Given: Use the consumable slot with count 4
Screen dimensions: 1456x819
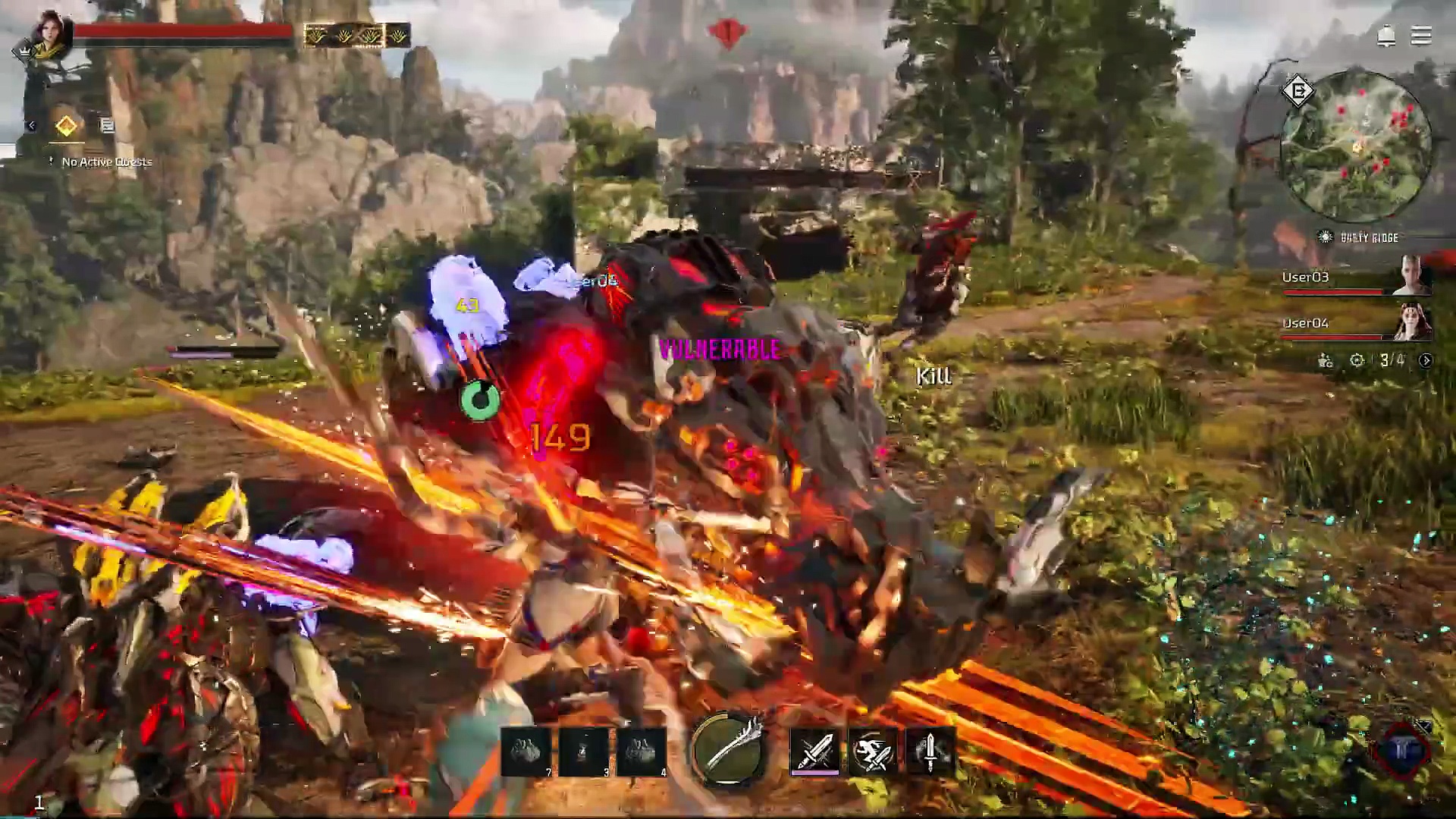Looking at the screenshot, I should (642, 752).
